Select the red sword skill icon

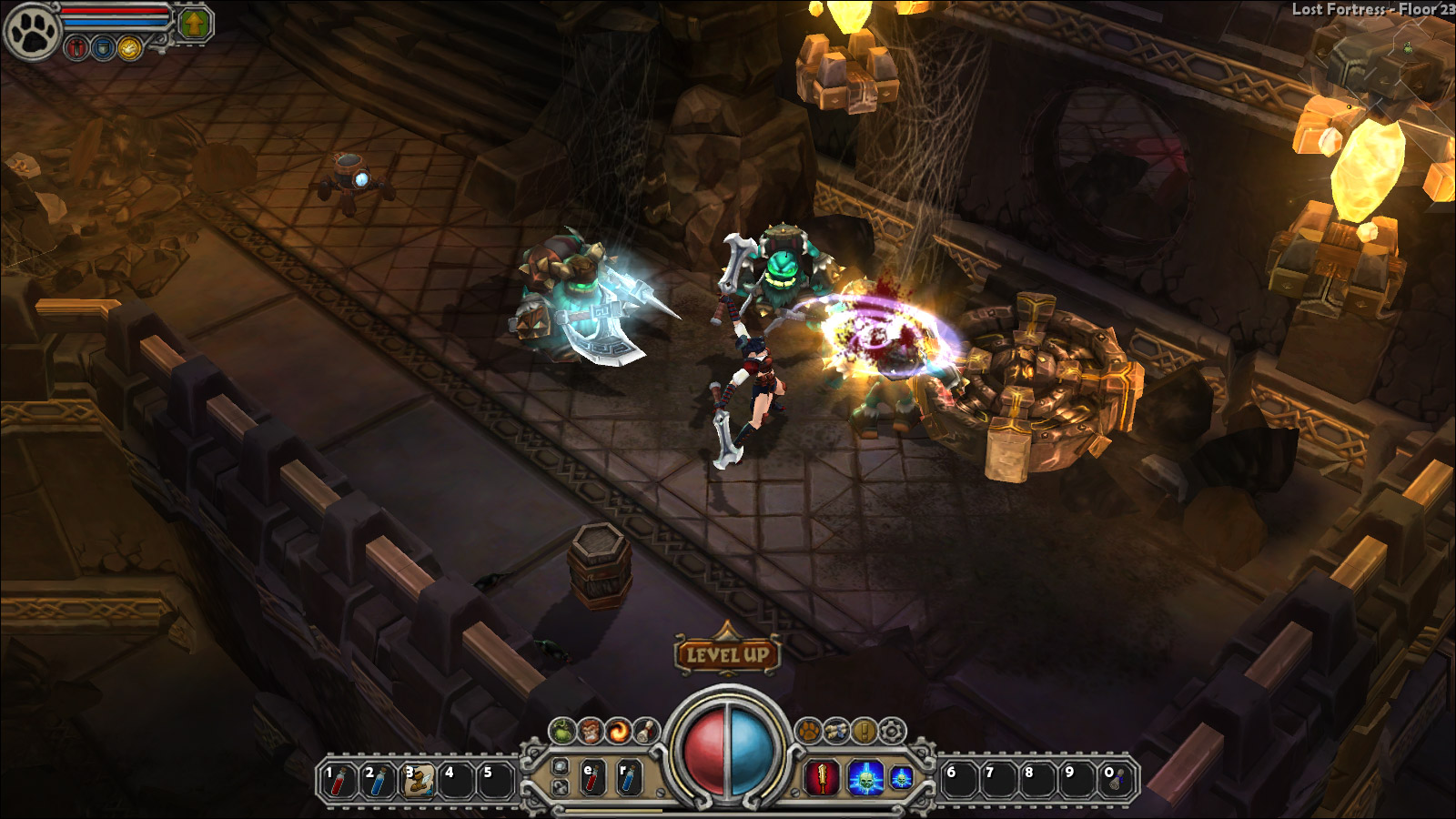(822, 778)
